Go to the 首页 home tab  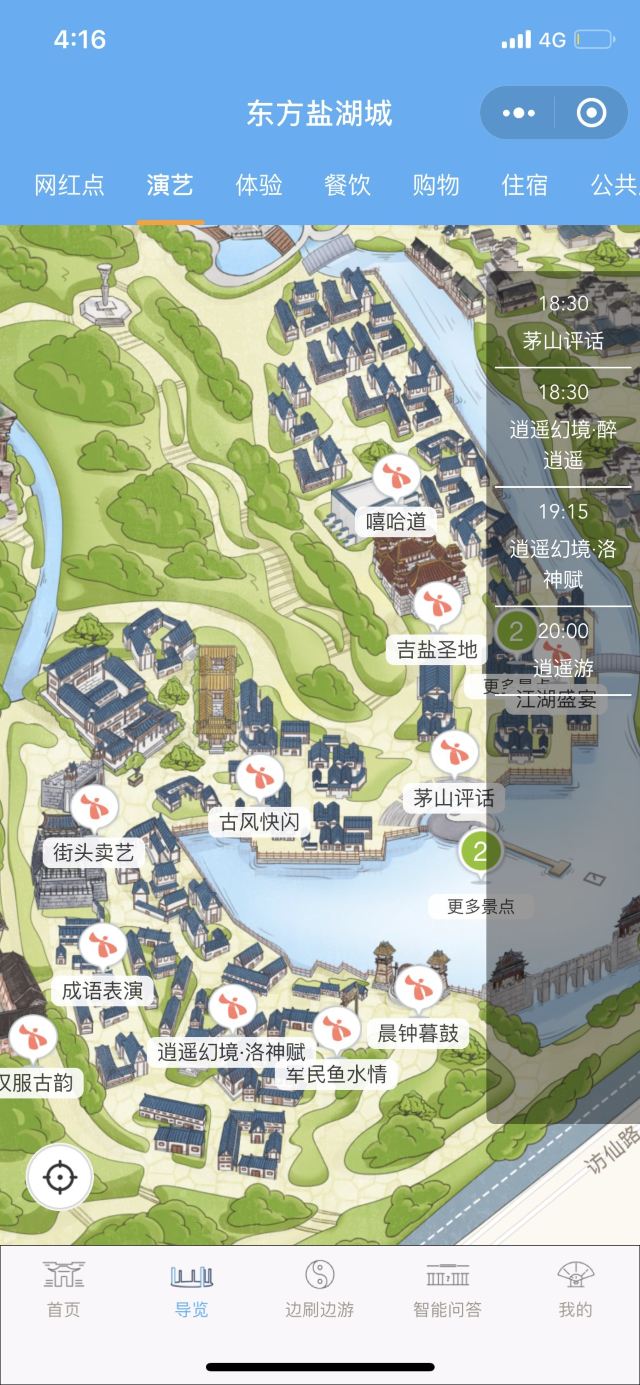coord(63,1289)
